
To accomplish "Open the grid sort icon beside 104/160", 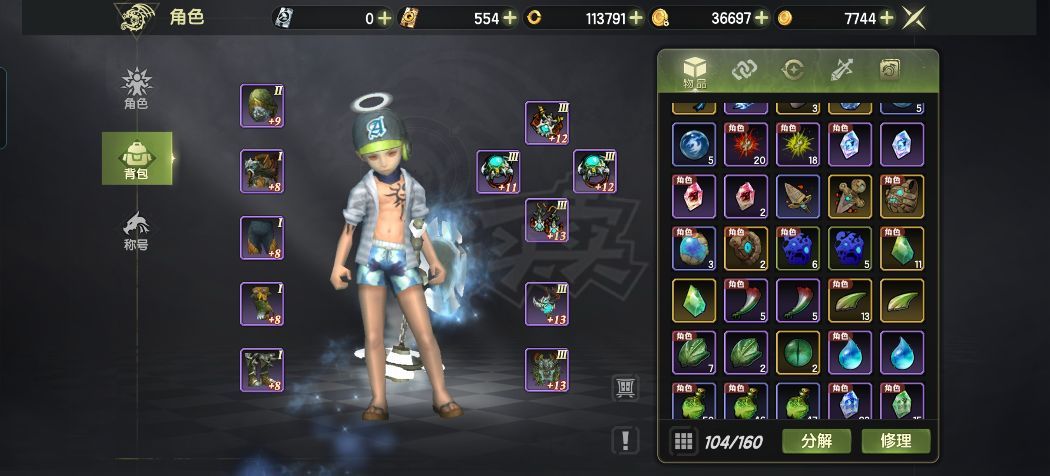I will [x=683, y=440].
